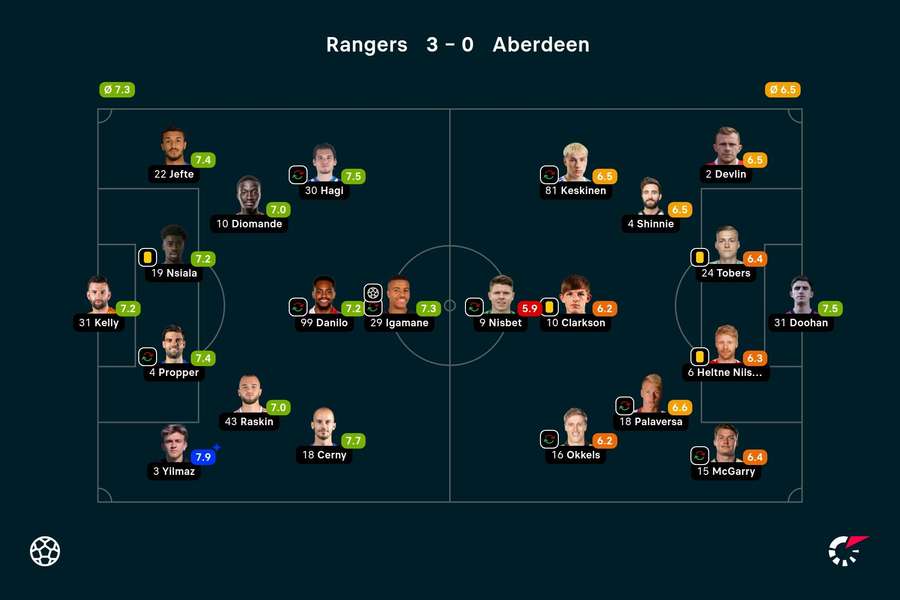Select Danilo's player portrait
The image size is (900, 600).
pos(324,297)
